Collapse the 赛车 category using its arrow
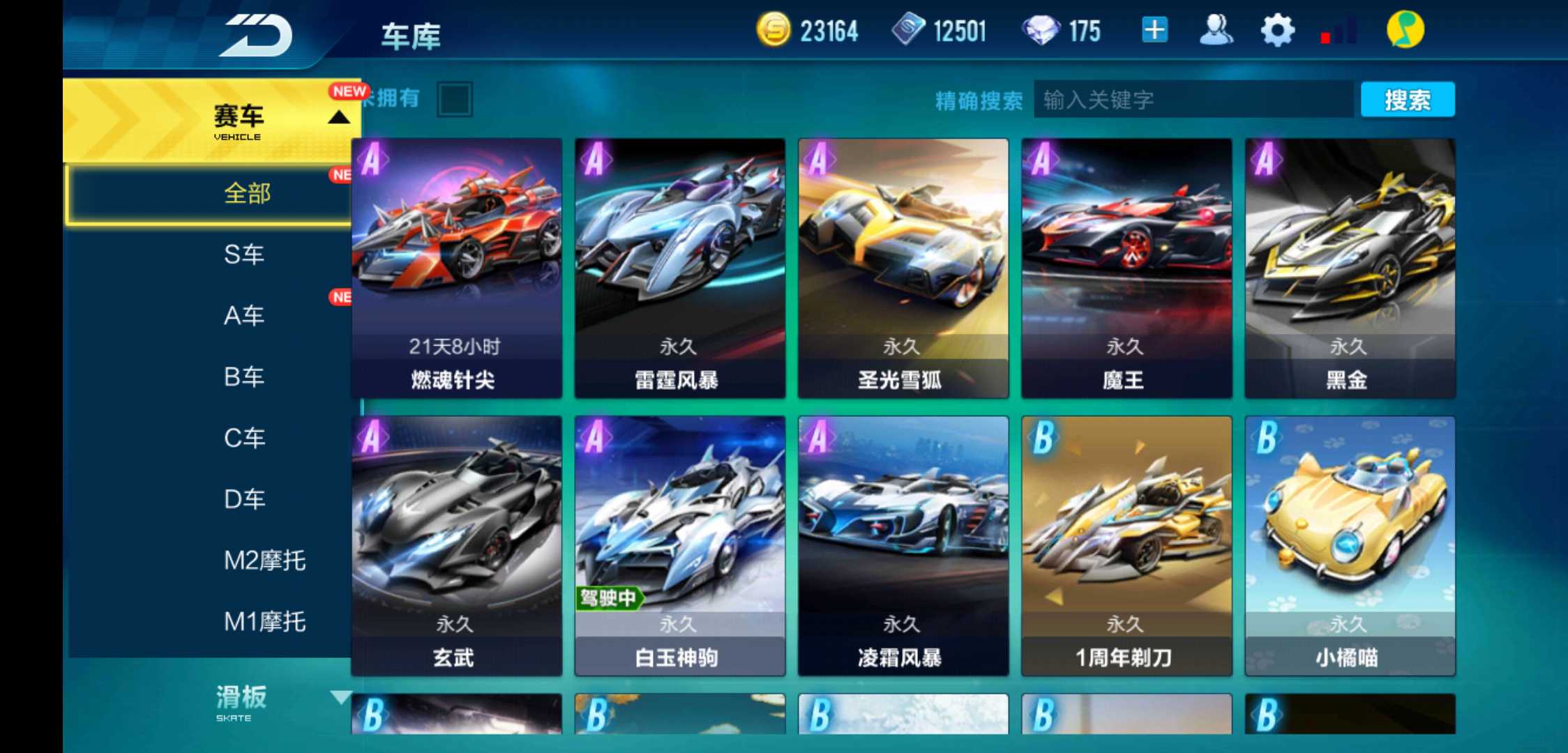 coord(340,117)
